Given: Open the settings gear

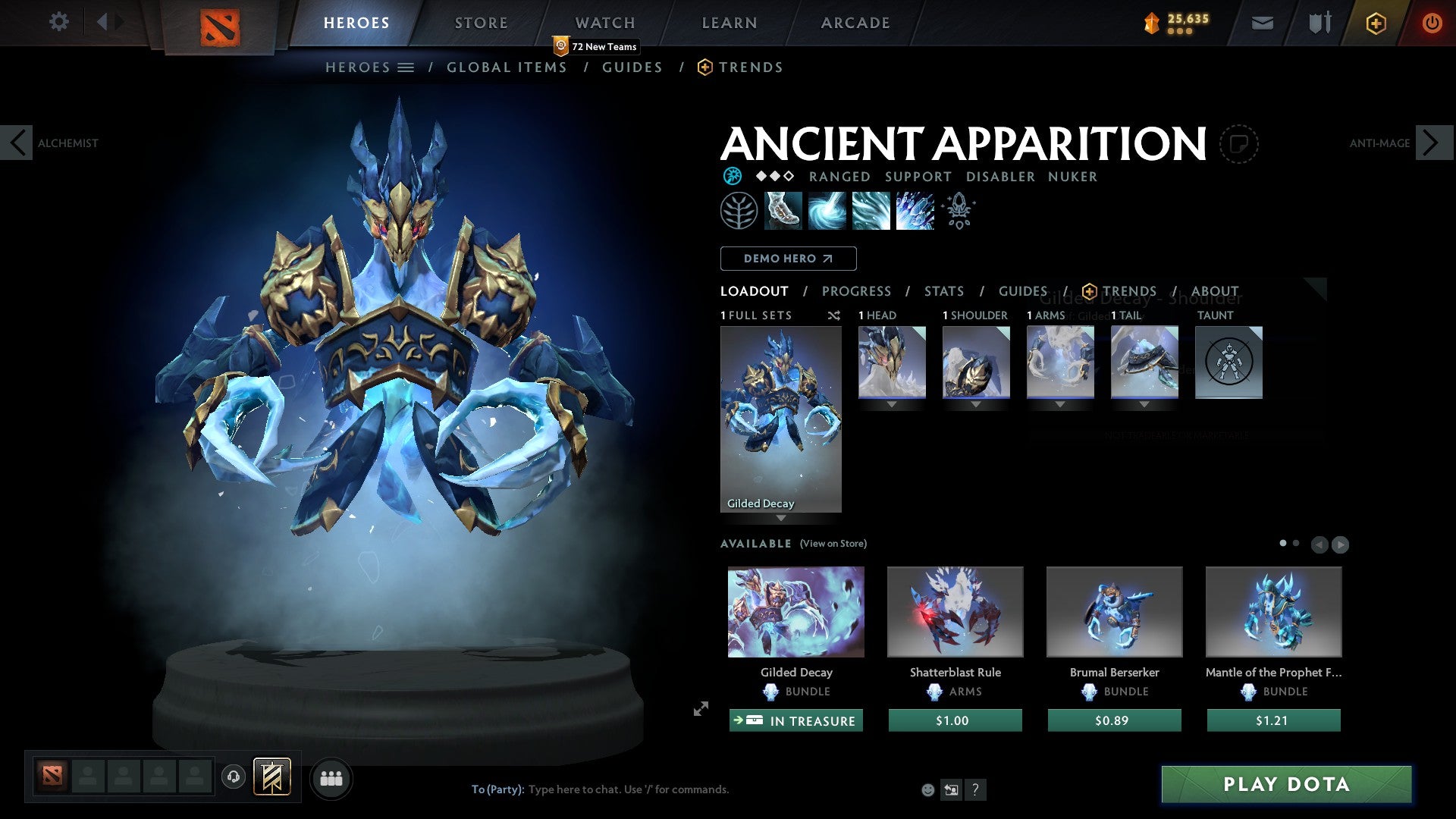Looking at the screenshot, I should coord(59,23).
